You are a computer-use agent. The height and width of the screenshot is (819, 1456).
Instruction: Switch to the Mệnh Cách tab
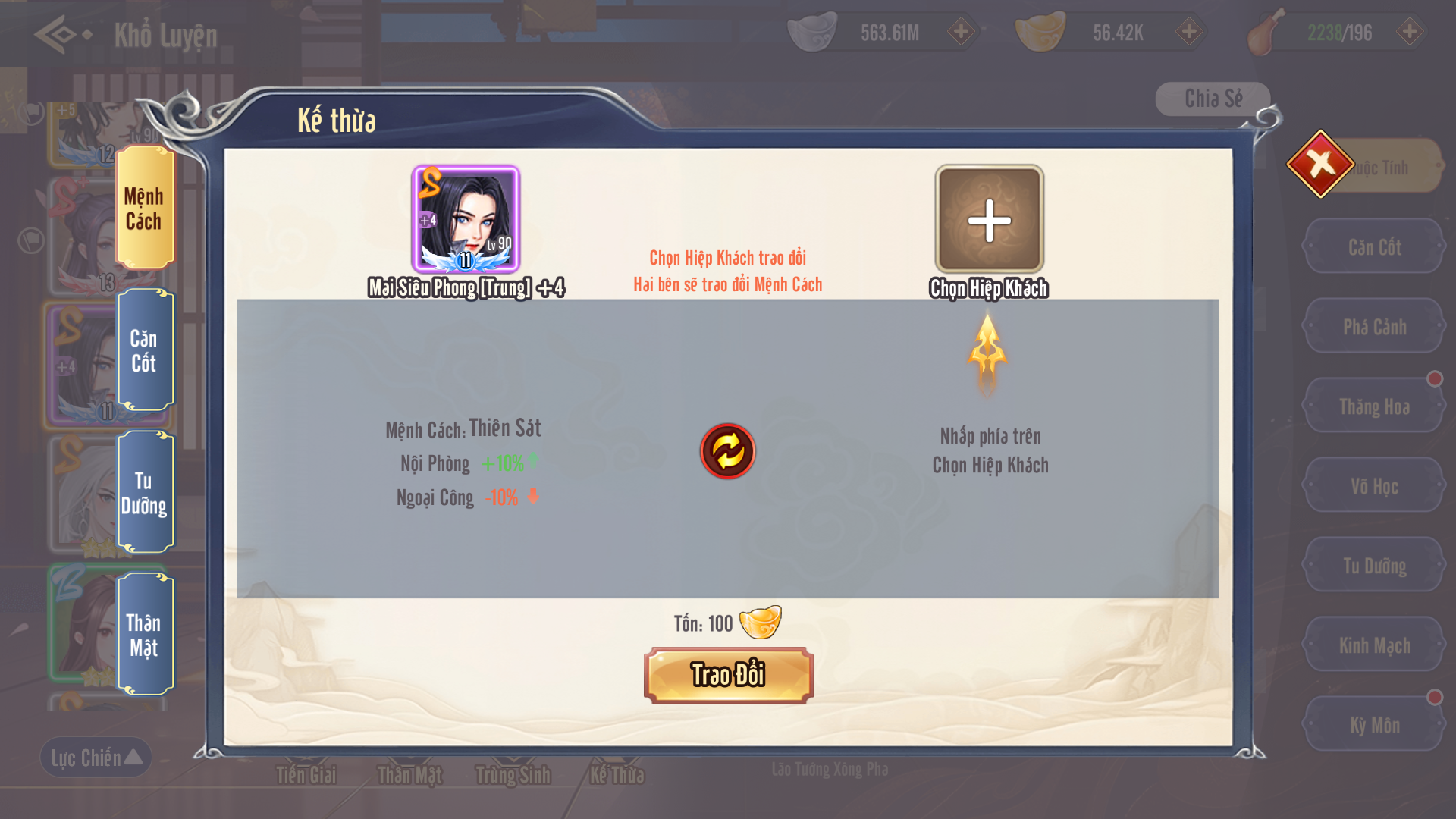click(x=144, y=209)
